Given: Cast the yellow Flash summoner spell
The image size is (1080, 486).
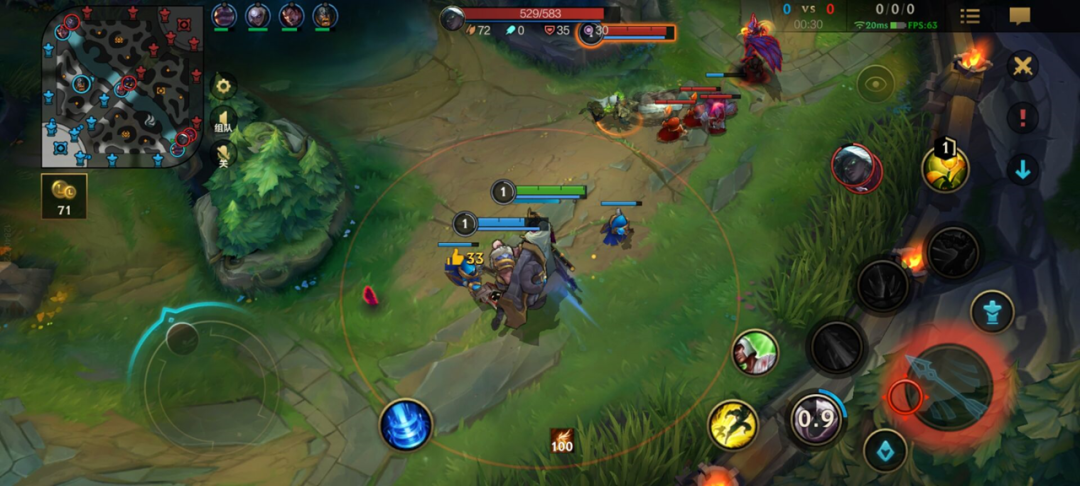Looking at the screenshot, I should 732,424.
